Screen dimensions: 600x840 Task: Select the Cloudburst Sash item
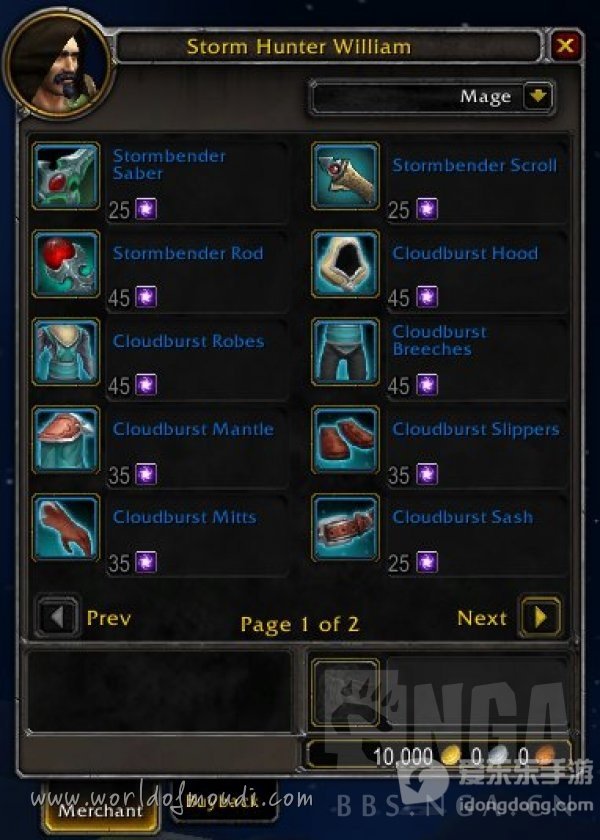pyautogui.click(x=345, y=528)
